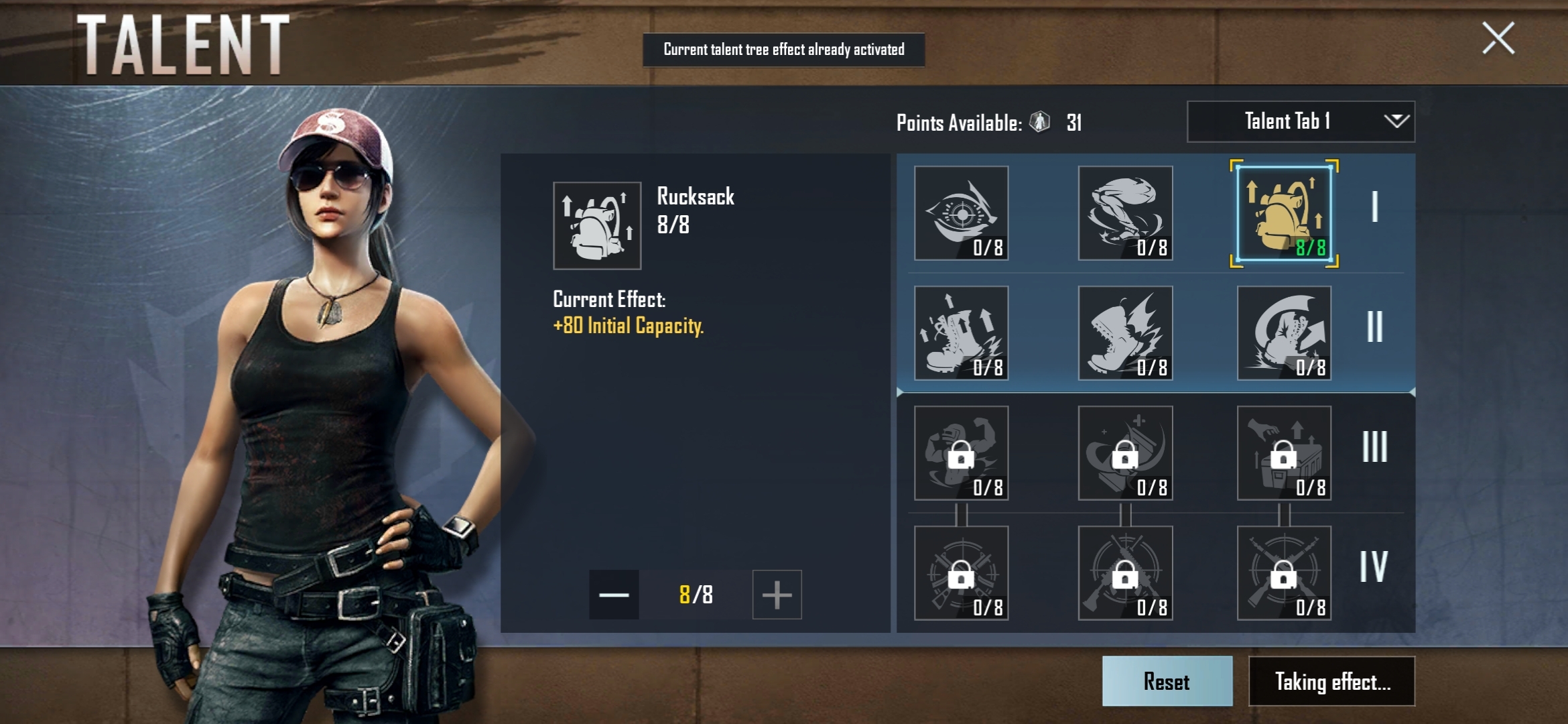Click the locked supply crate talent icon
1568x724 pixels.
[x=1284, y=453]
